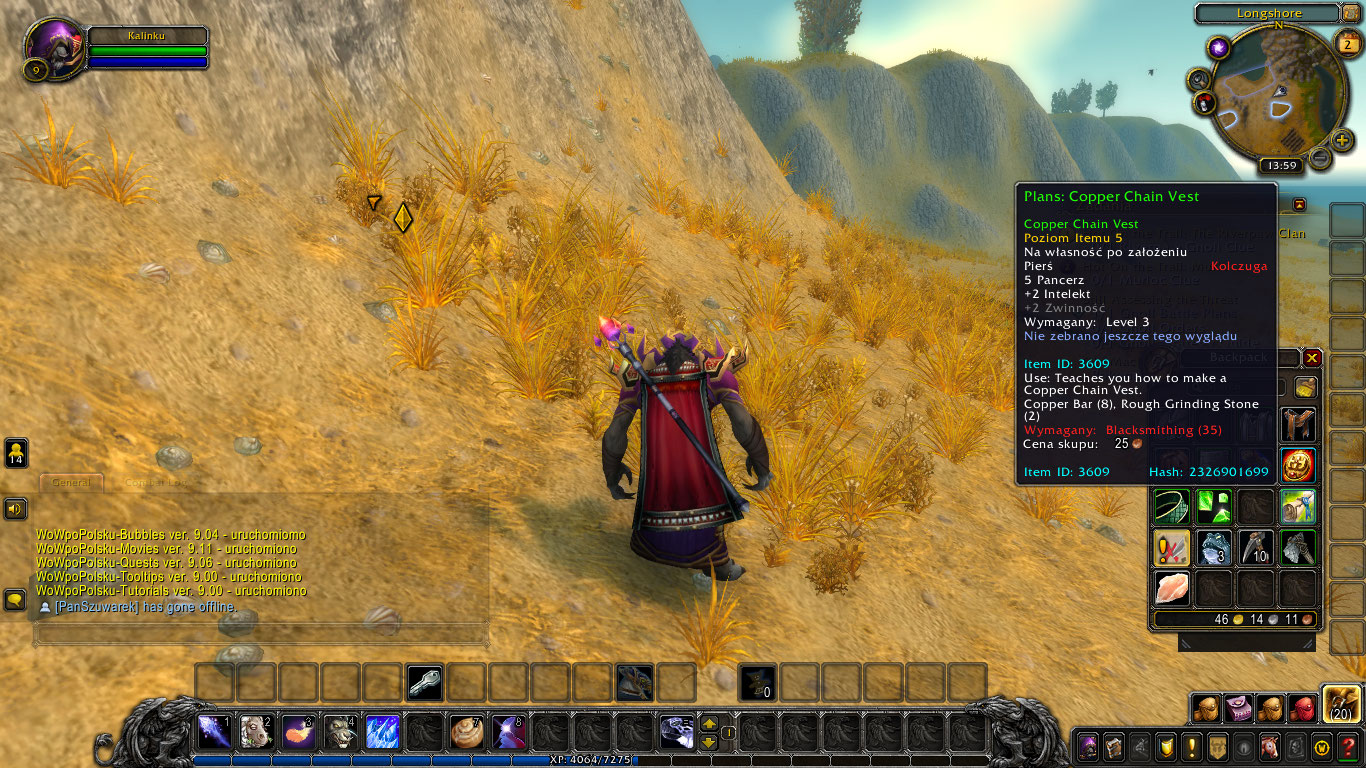Use the conjured cinnamon roll in slot 7
Image resolution: width=1366 pixels, height=768 pixels.
pos(465,732)
